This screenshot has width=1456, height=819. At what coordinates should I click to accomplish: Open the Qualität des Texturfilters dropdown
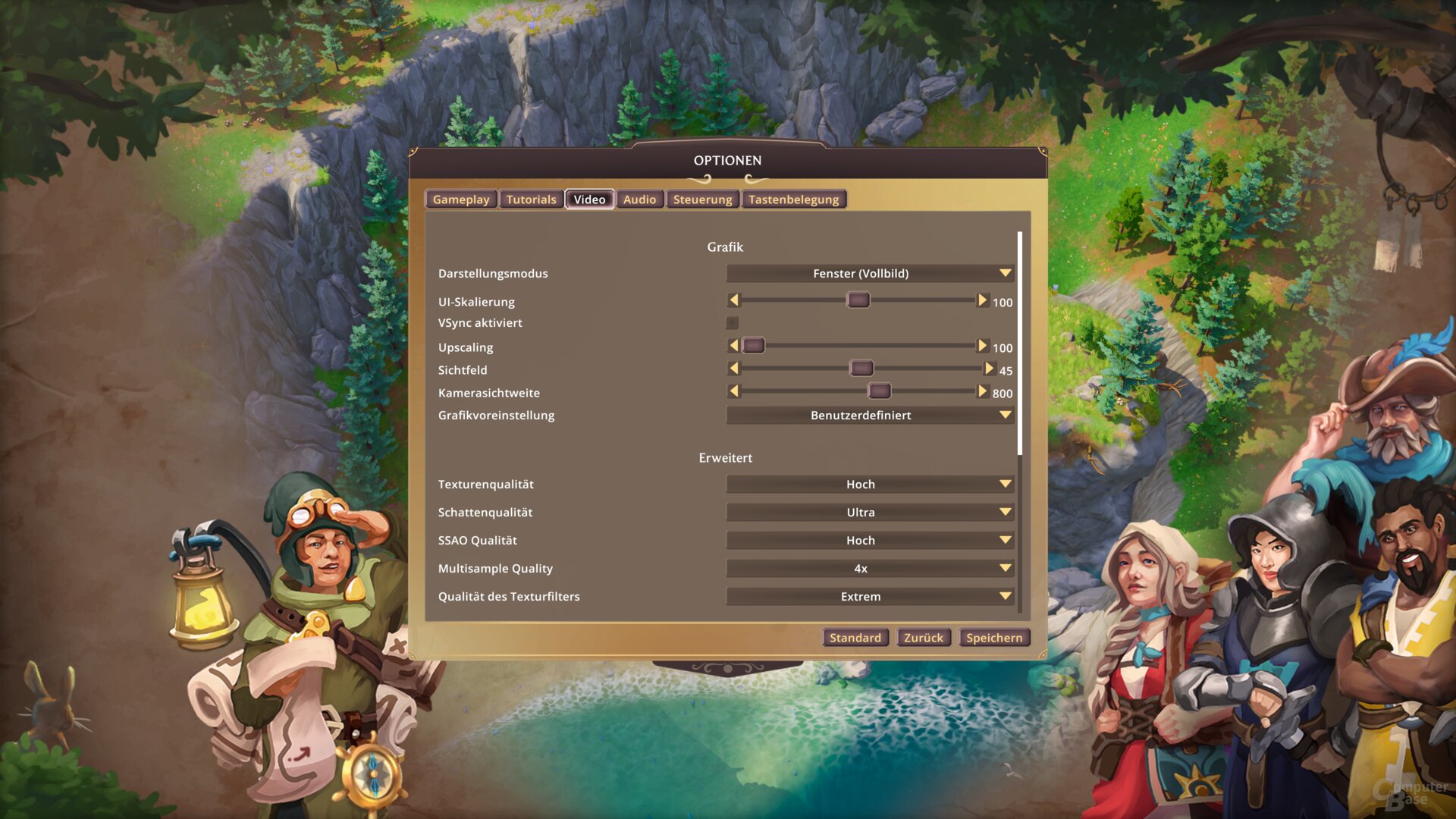869,596
